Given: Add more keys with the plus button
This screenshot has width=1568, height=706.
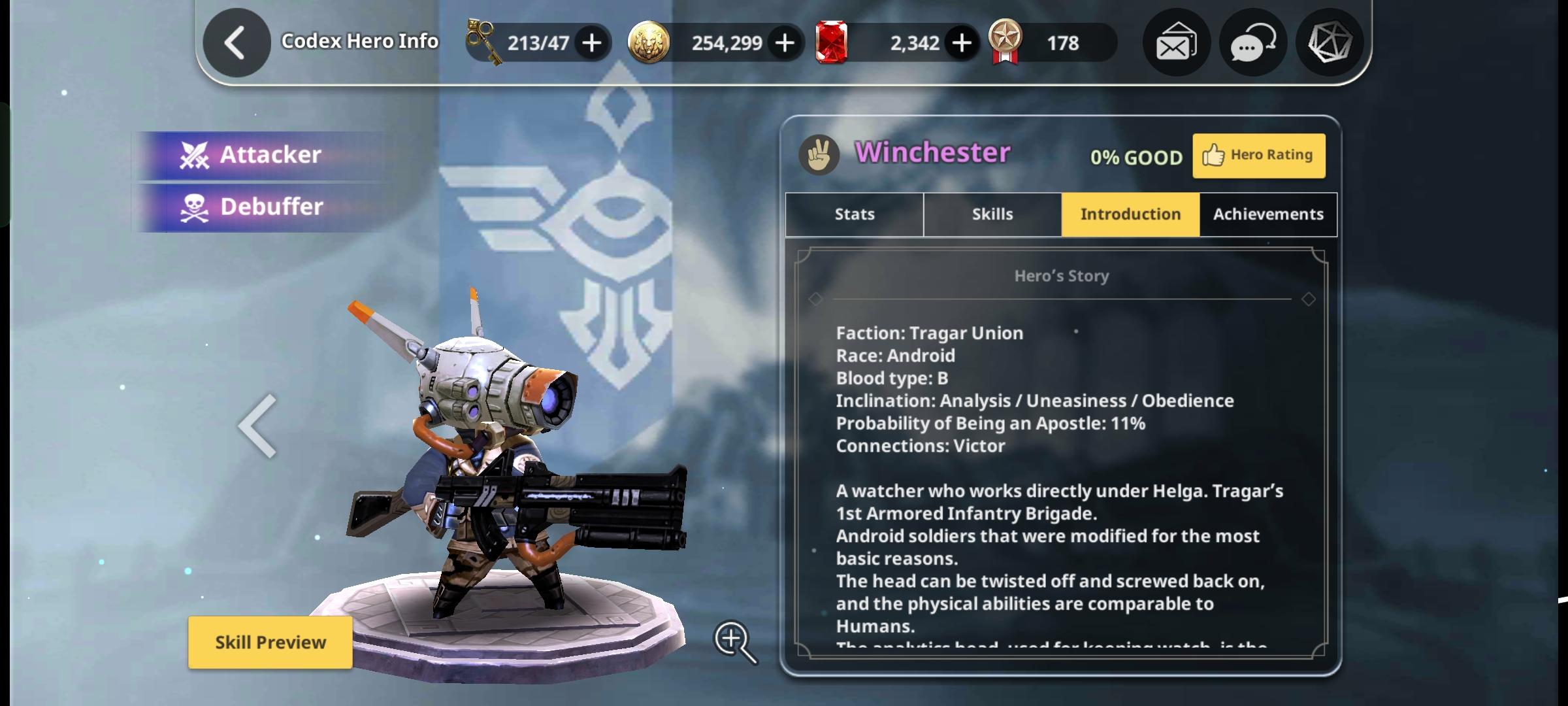Looking at the screenshot, I should tap(592, 43).
